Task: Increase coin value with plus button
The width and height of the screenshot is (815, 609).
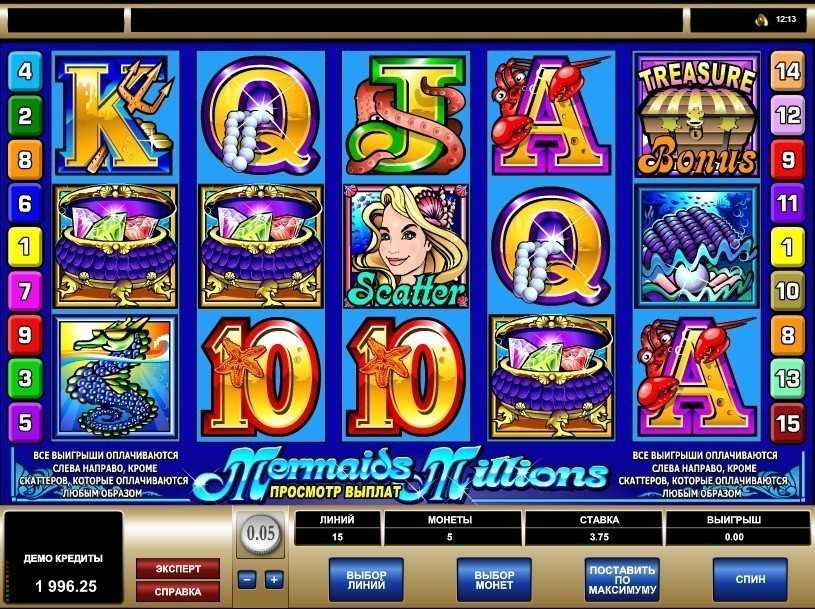Action: pos(273,579)
